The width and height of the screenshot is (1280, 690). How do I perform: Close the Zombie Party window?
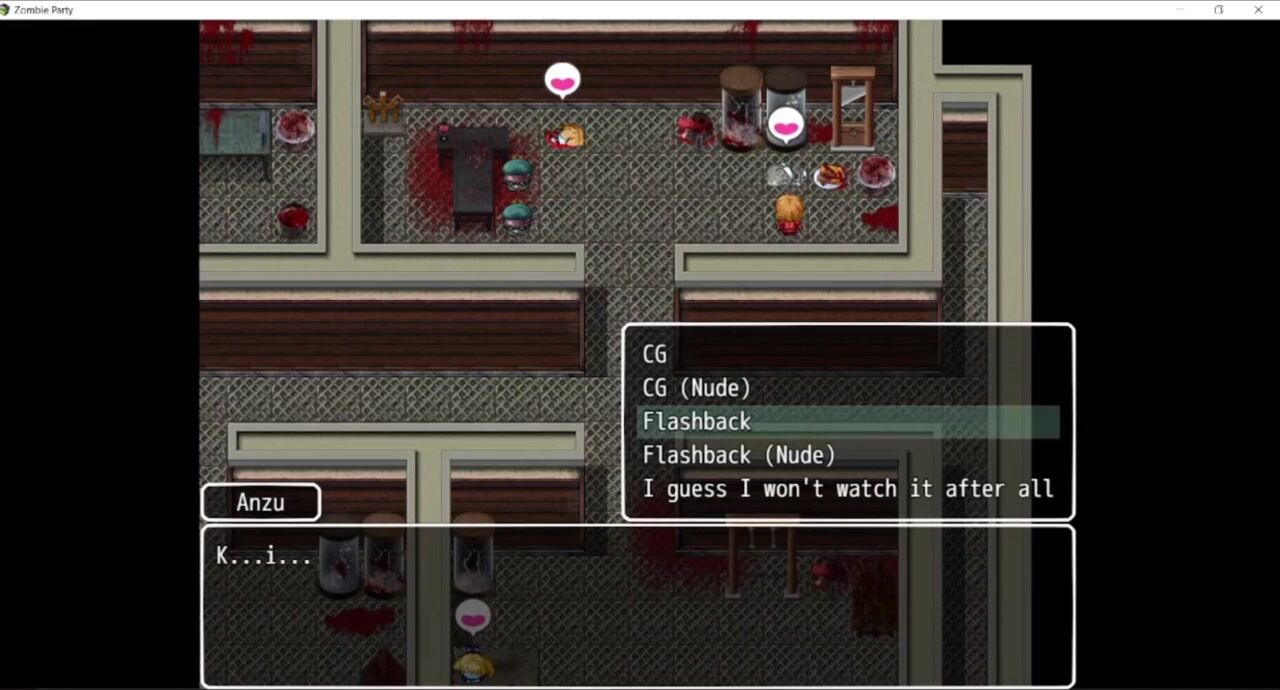[1258, 10]
